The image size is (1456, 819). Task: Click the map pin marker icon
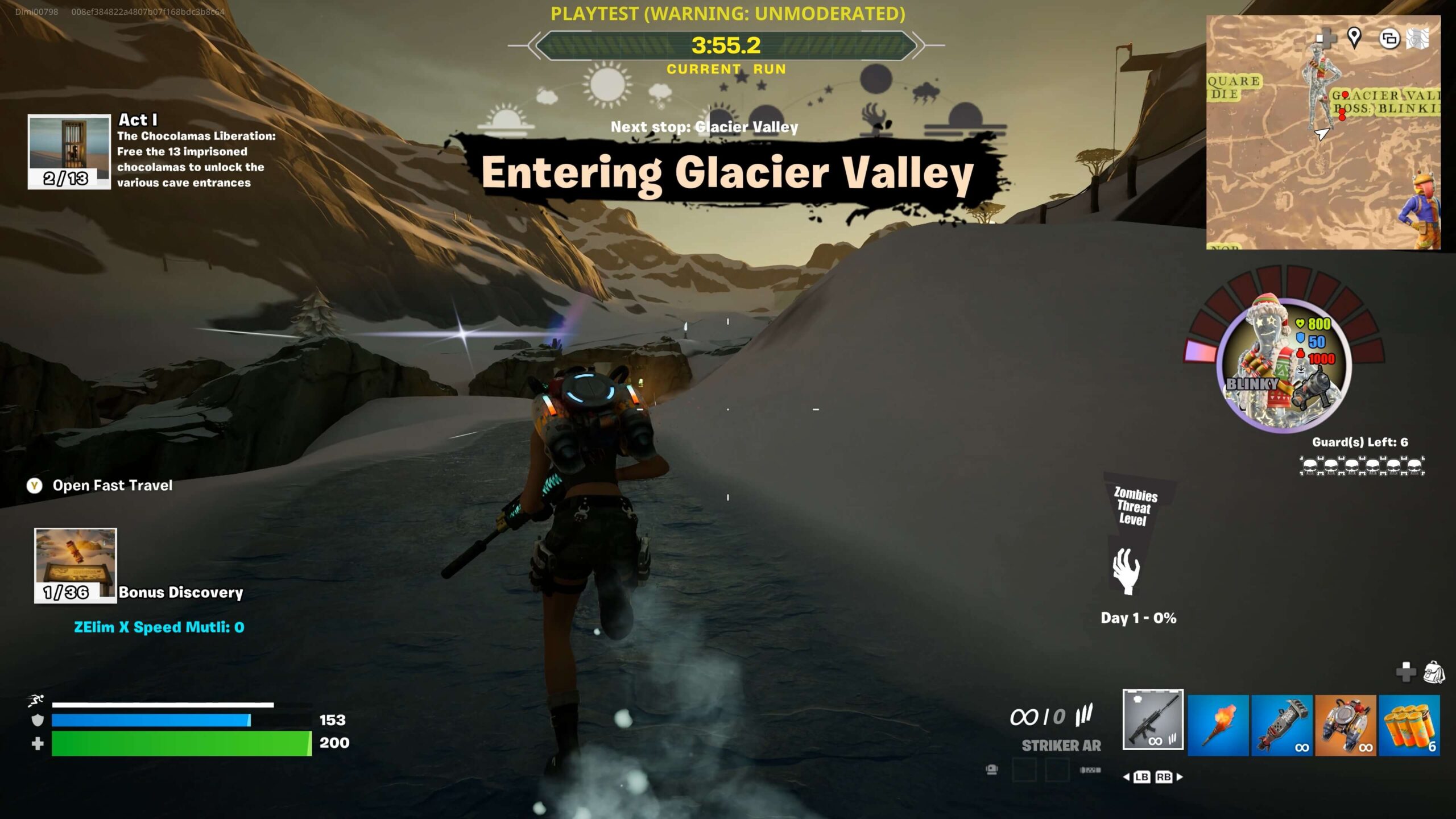[1354, 38]
